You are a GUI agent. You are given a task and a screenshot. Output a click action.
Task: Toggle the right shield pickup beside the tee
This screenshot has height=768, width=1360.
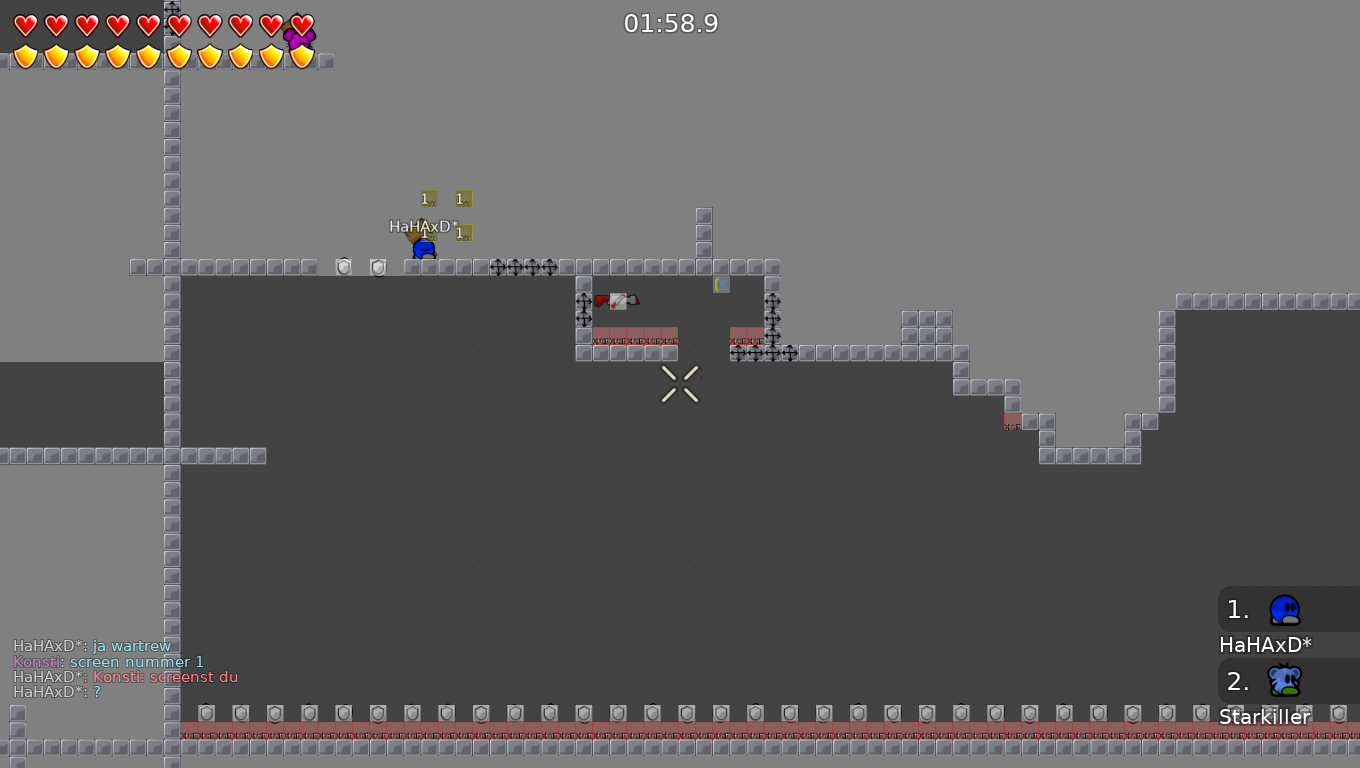point(378,266)
